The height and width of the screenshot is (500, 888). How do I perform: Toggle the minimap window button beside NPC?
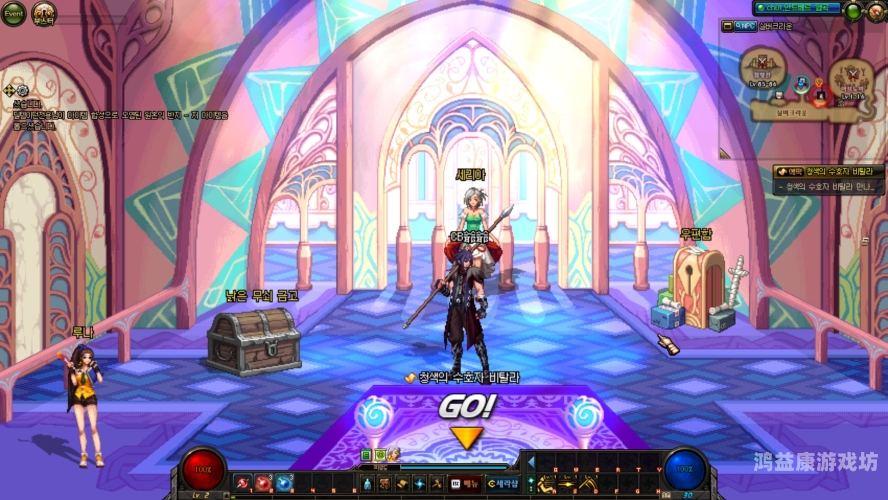pyautogui.click(x=728, y=26)
